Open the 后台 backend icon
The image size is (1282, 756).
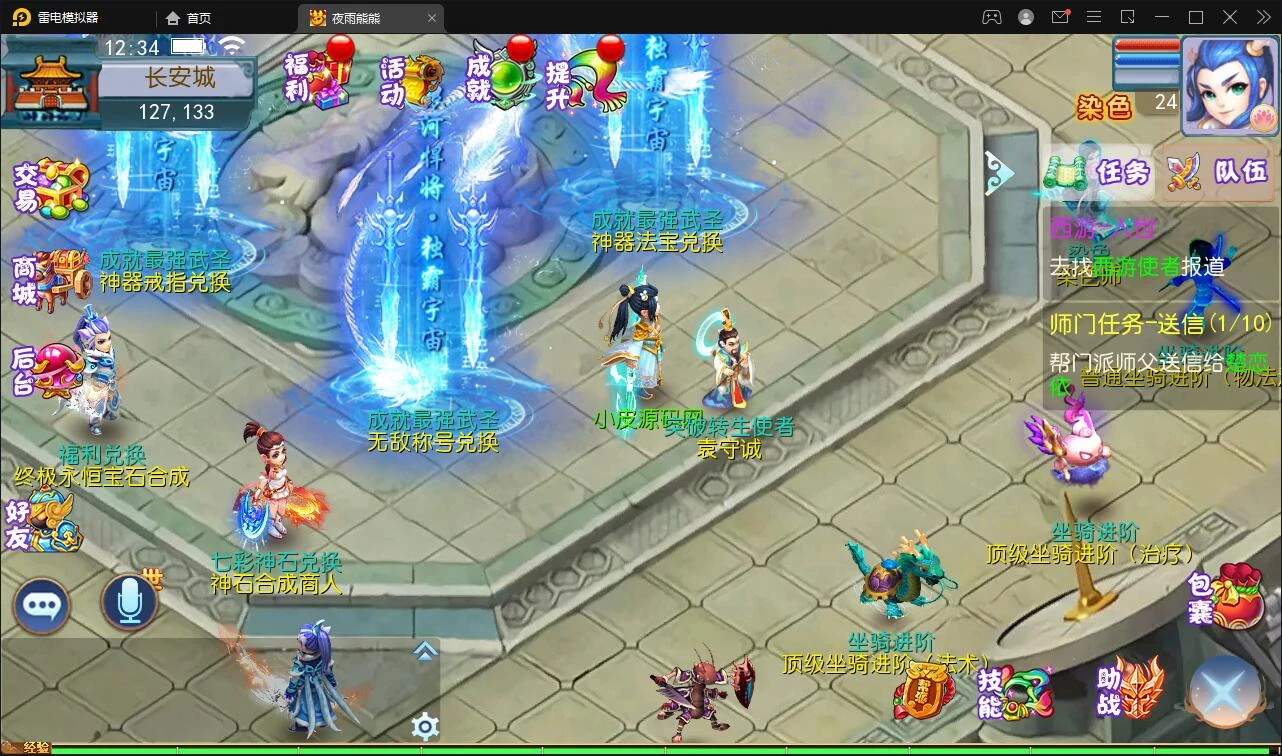tap(45, 370)
